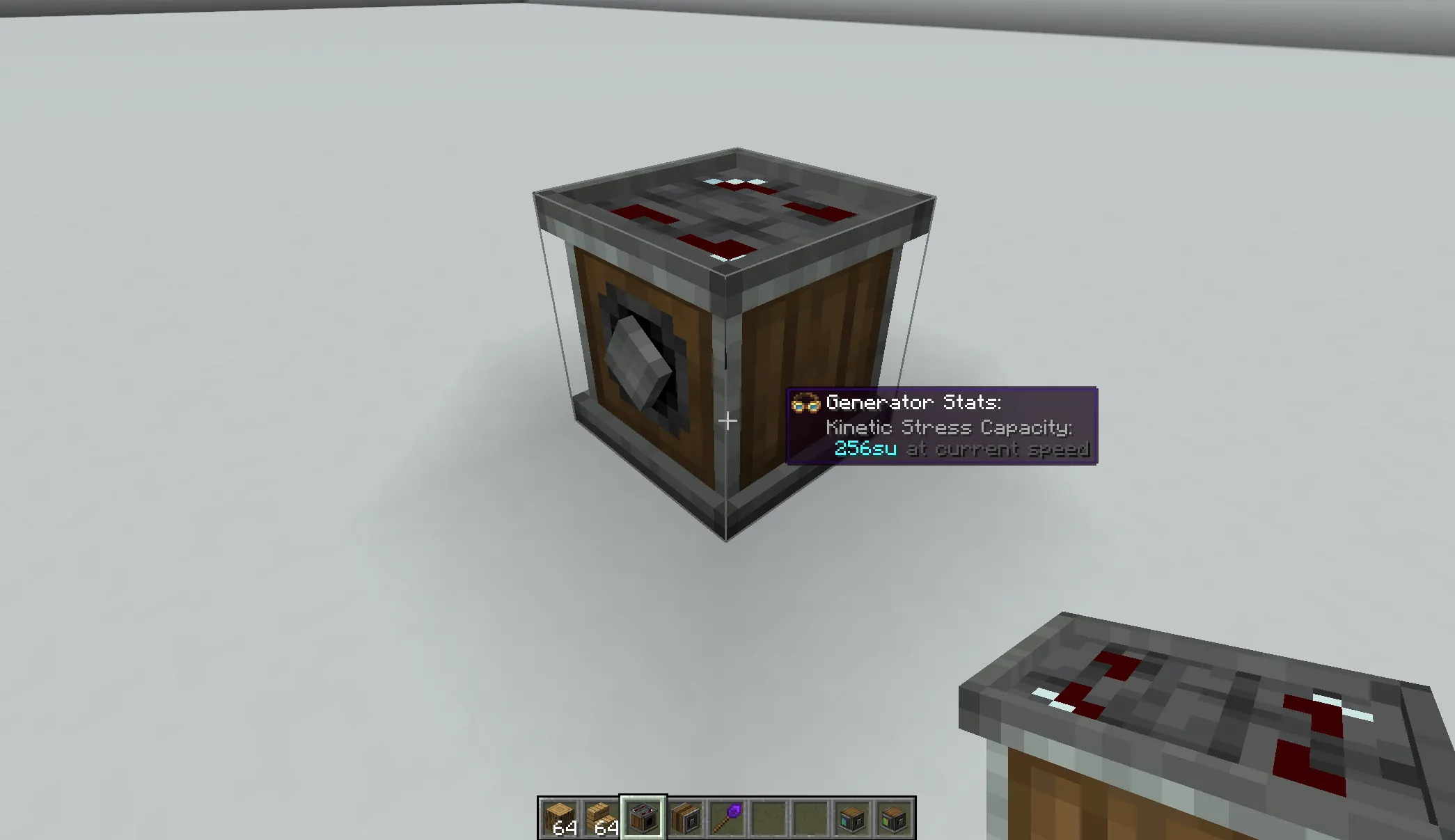
Task: Click the Kinetic Stress Capacity label
Action: (949, 427)
